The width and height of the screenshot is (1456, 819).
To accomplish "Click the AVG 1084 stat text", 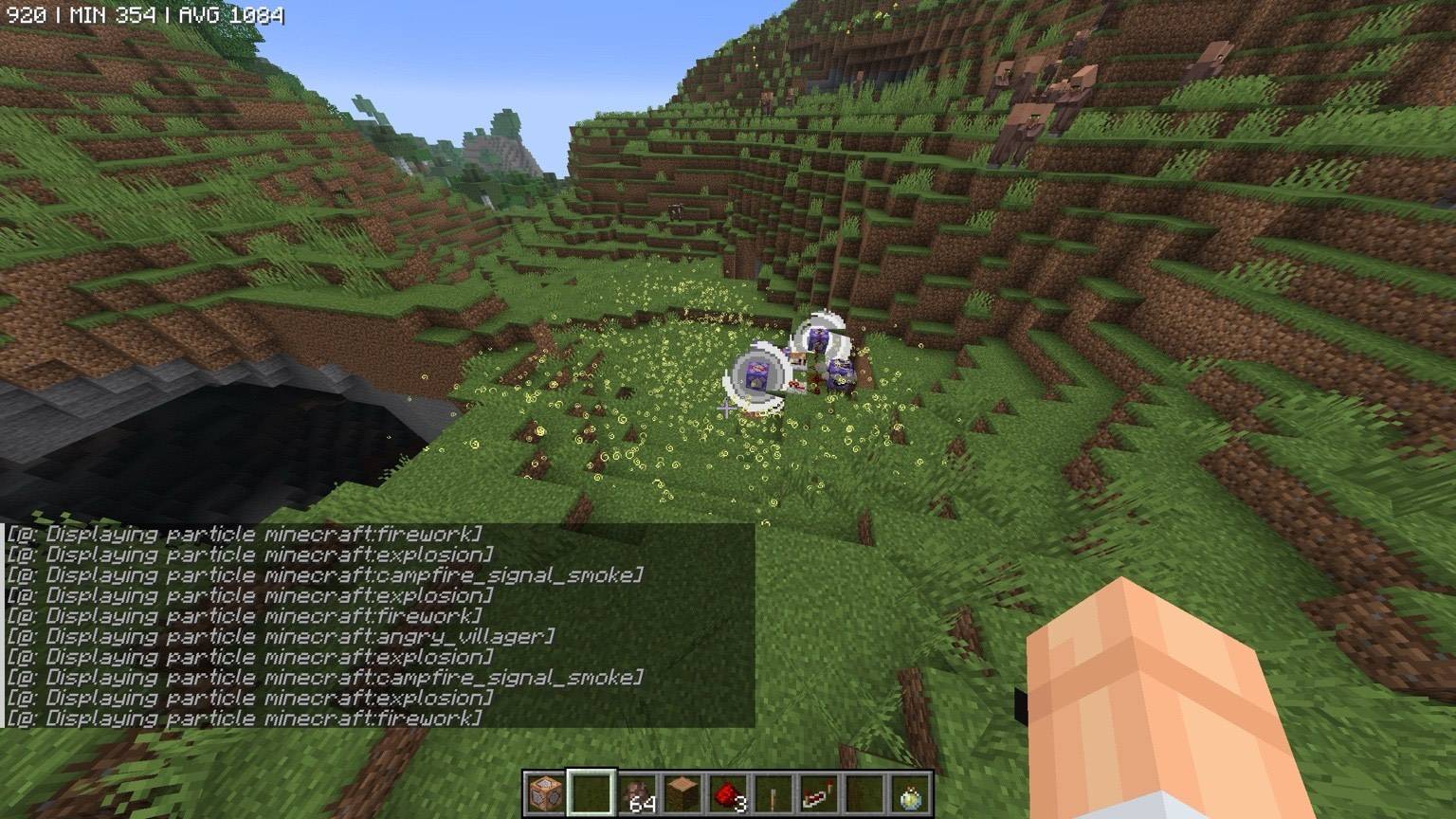I will pos(234,14).
